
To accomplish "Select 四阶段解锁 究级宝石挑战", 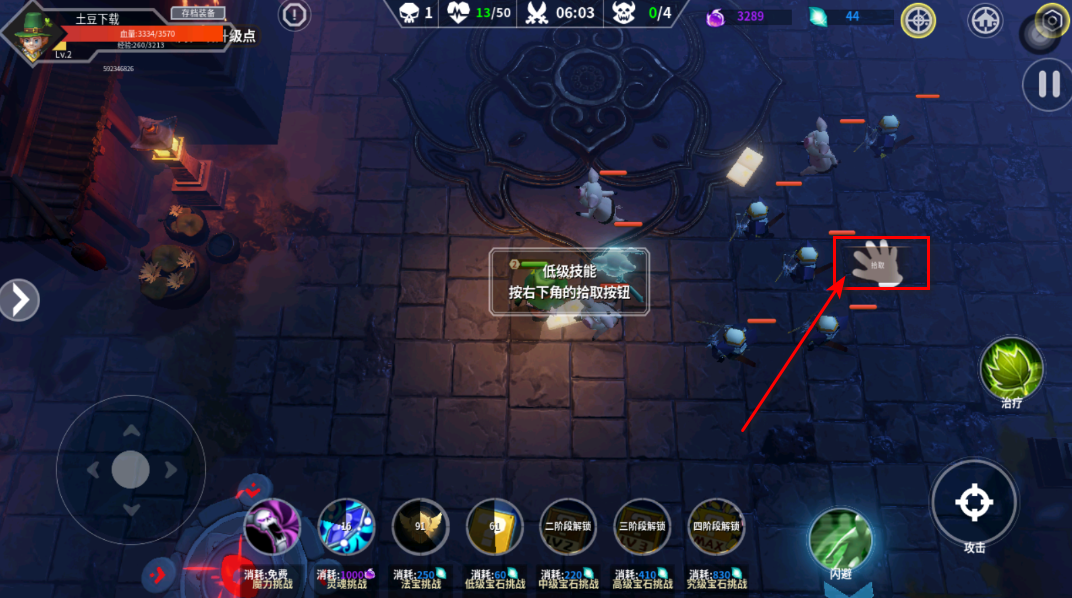I will [716, 527].
